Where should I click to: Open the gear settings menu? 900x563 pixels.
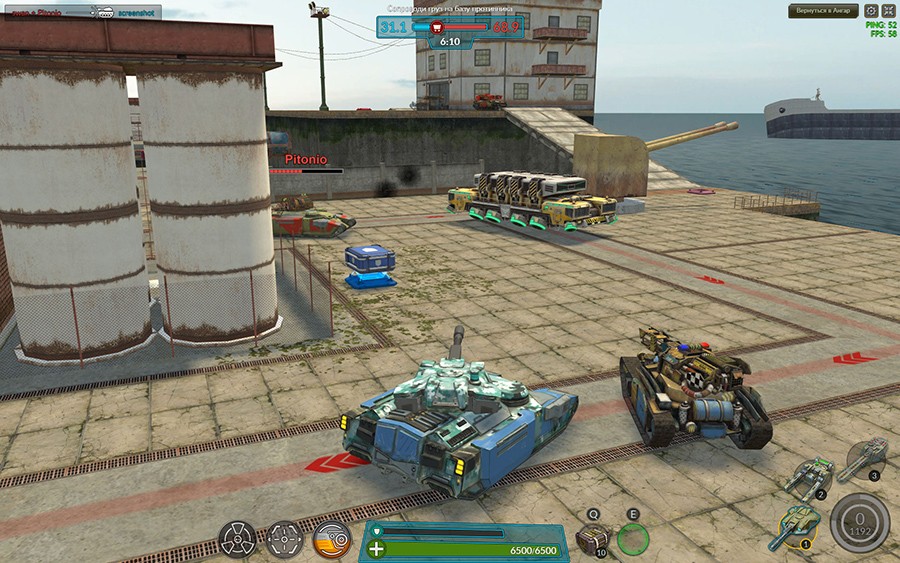[871, 11]
